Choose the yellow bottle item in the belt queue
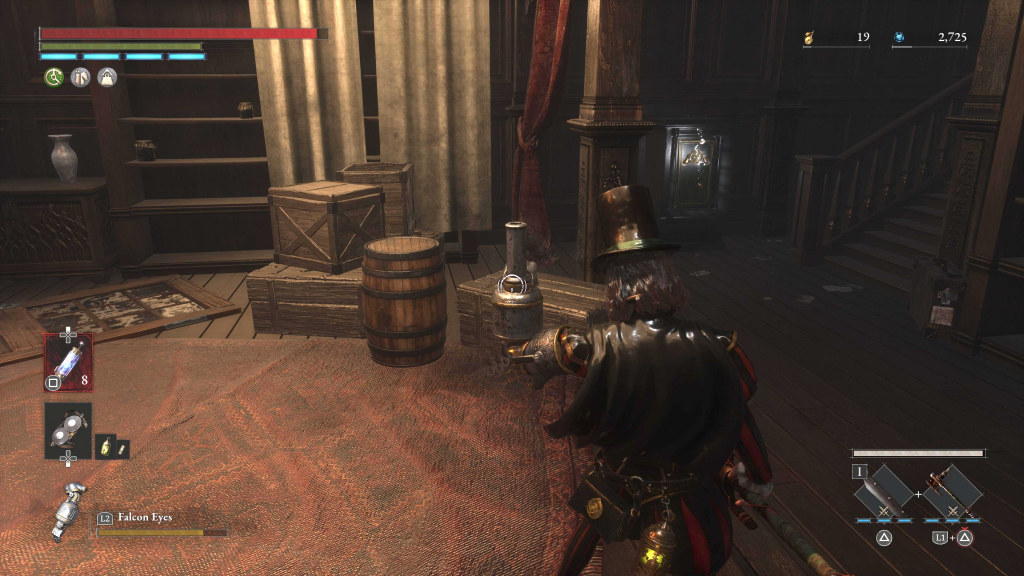Screen dimensions: 1024x576 [103, 448]
